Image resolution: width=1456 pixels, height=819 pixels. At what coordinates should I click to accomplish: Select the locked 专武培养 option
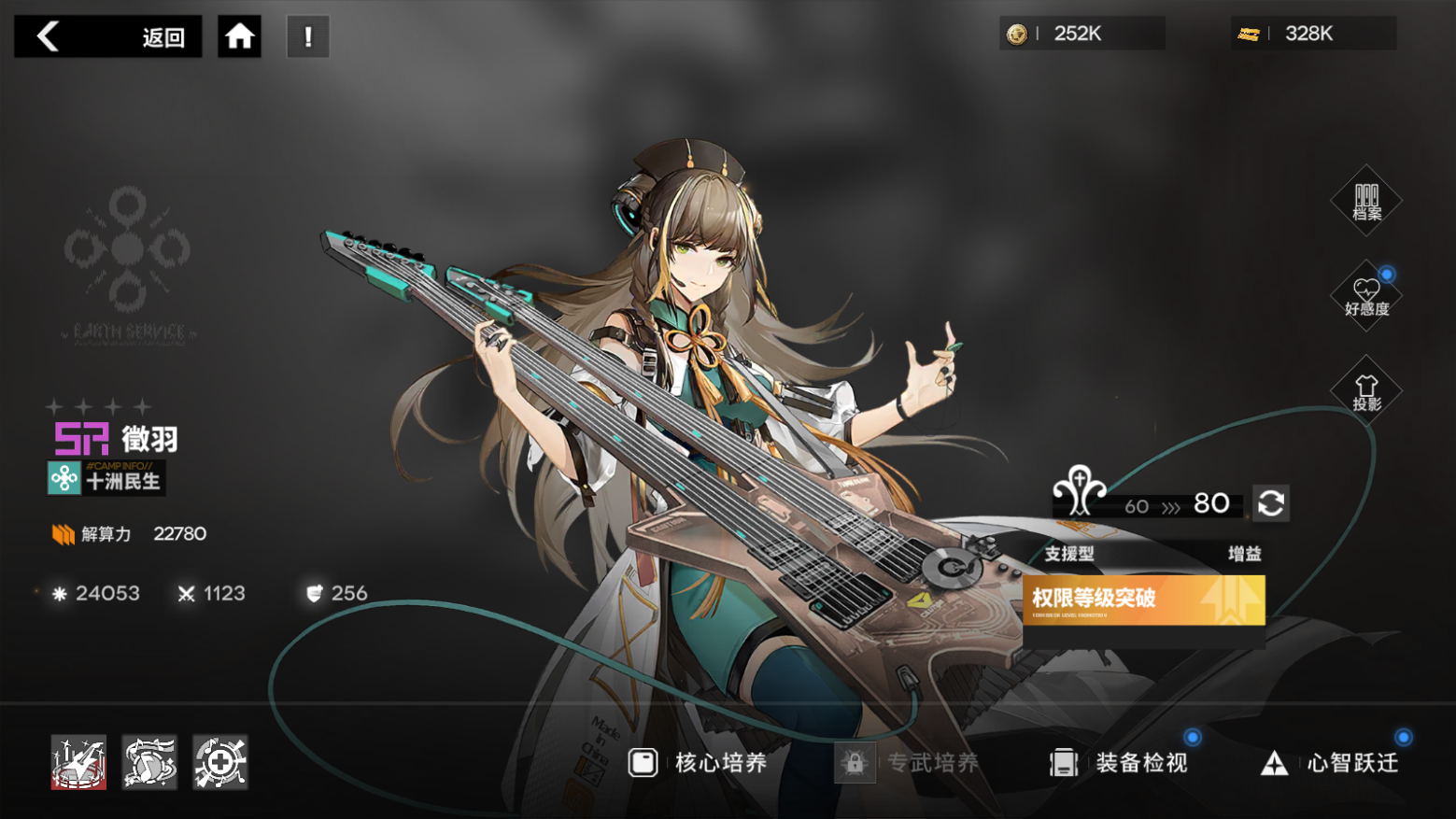[909, 763]
